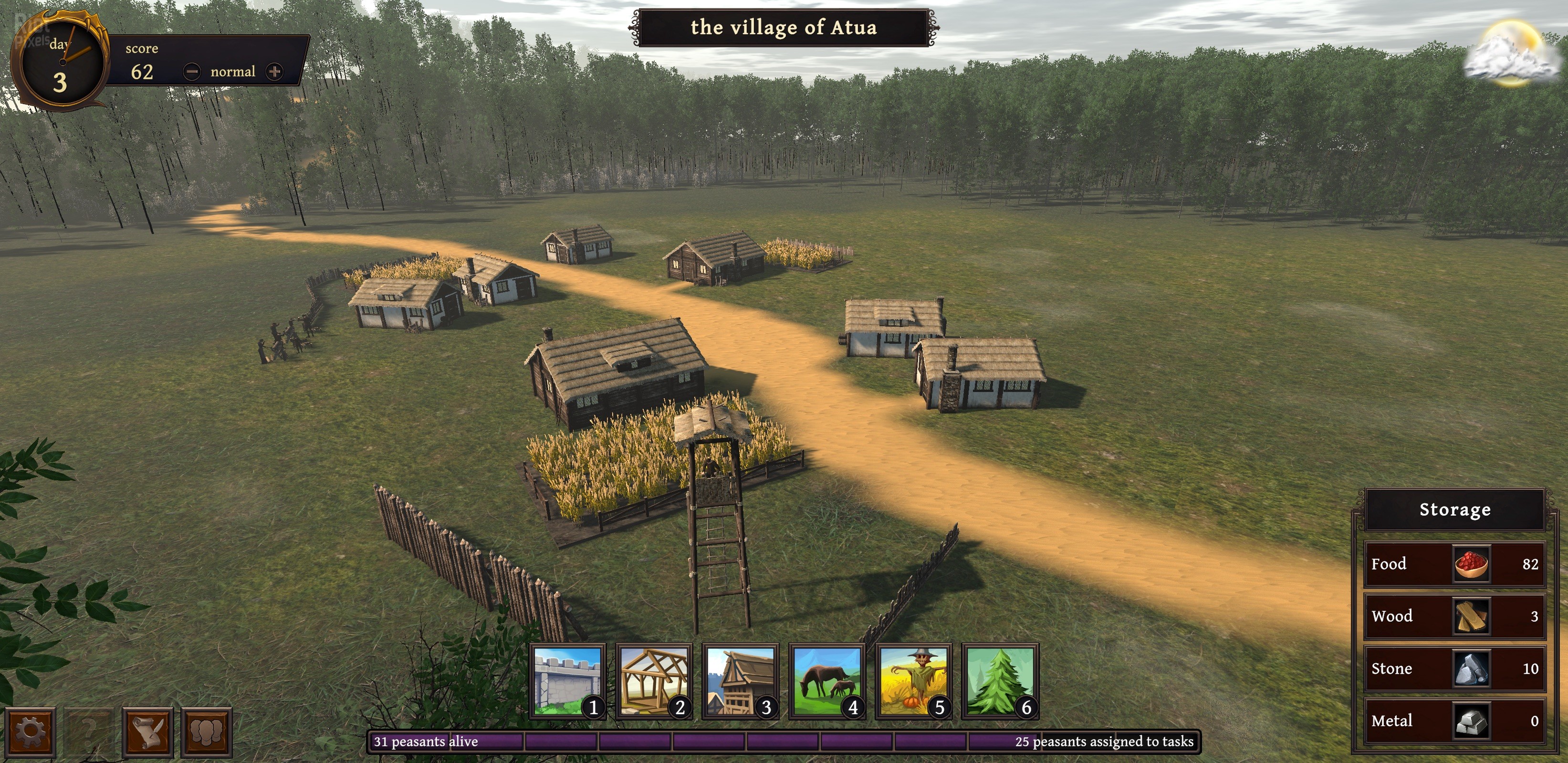Viewport: 1568px width, 763px height.
Task: Choose the pine tree forestry category
Action: pyautogui.click(x=1000, y=681)
